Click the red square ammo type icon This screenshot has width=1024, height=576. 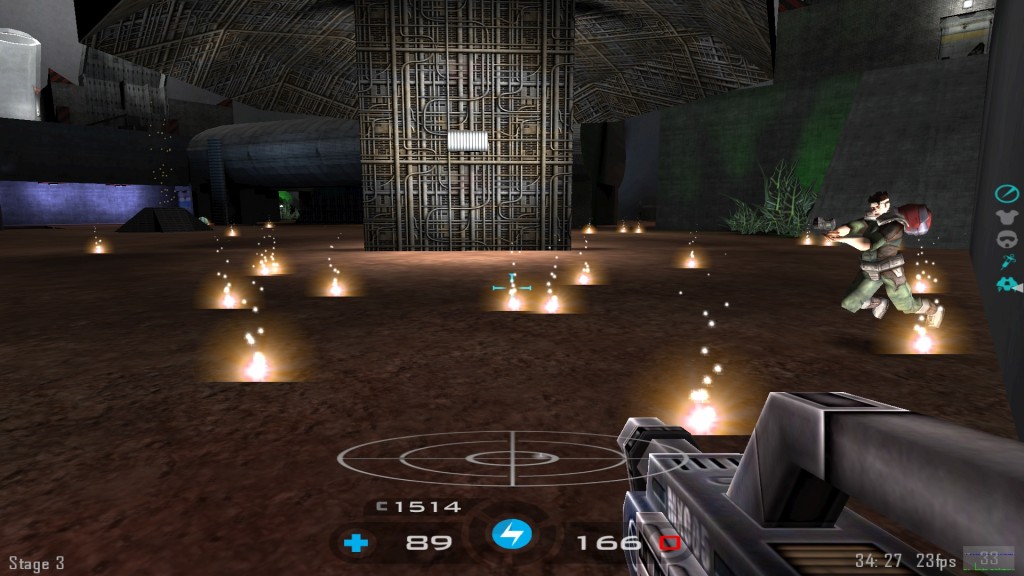click(669, 543)
